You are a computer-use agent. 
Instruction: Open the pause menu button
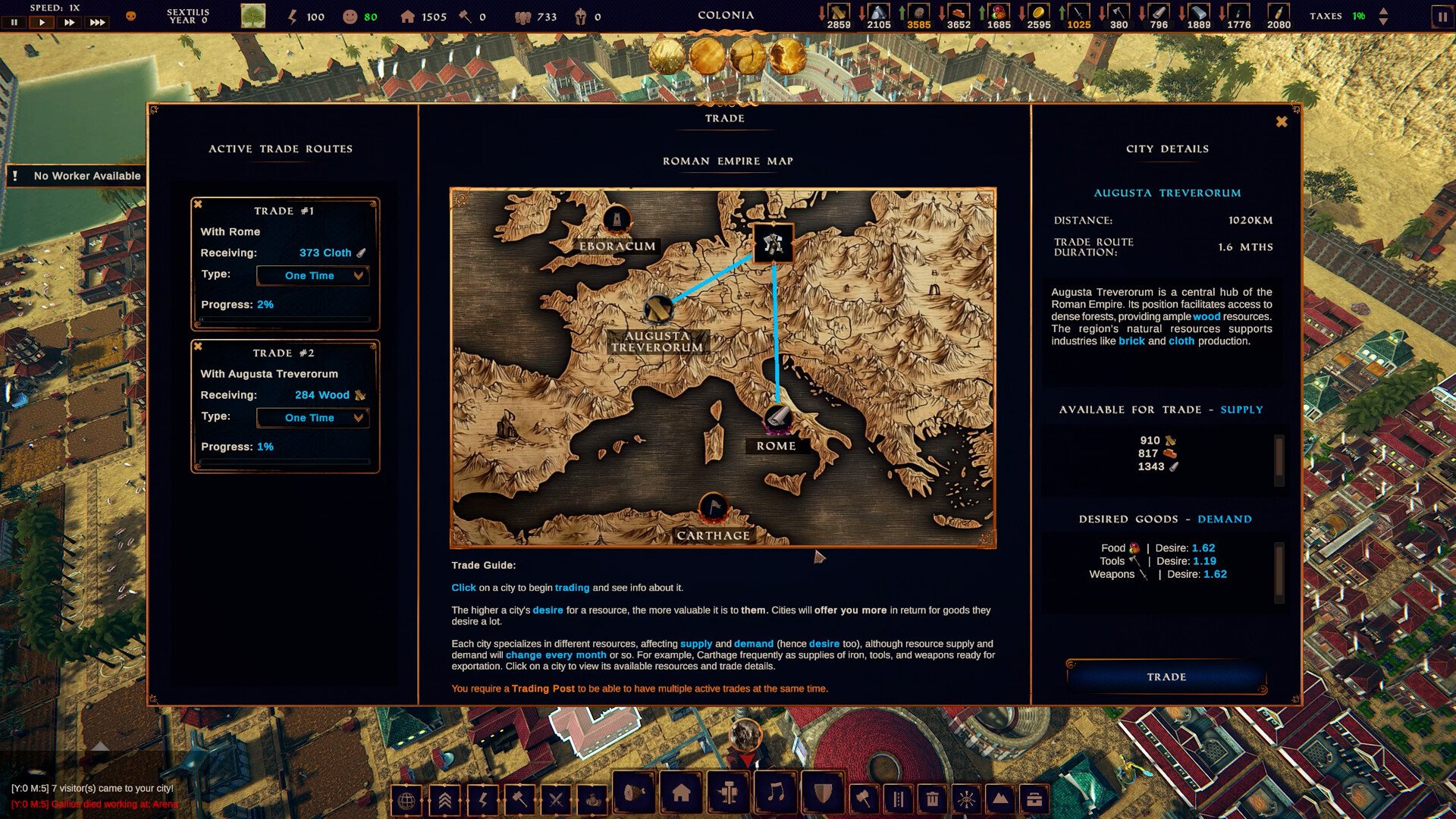coord(1442,17)
